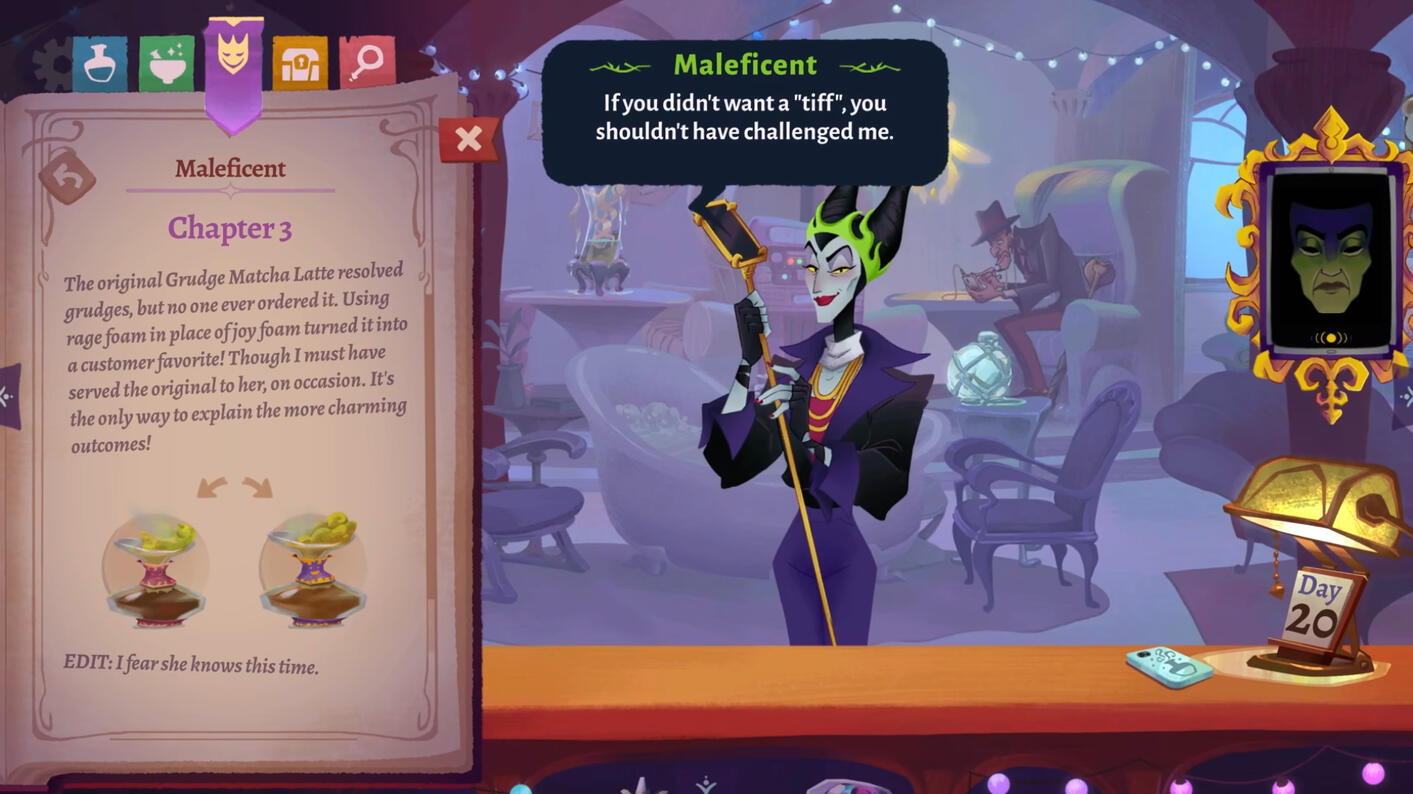Open the green mortar bowl tab
This screenshot has height=794, width=1413.
(166, 60)
